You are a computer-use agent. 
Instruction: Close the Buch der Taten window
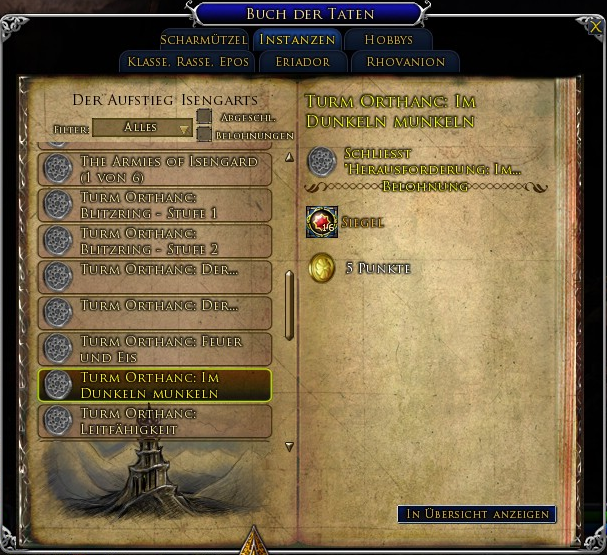(596, 28)
